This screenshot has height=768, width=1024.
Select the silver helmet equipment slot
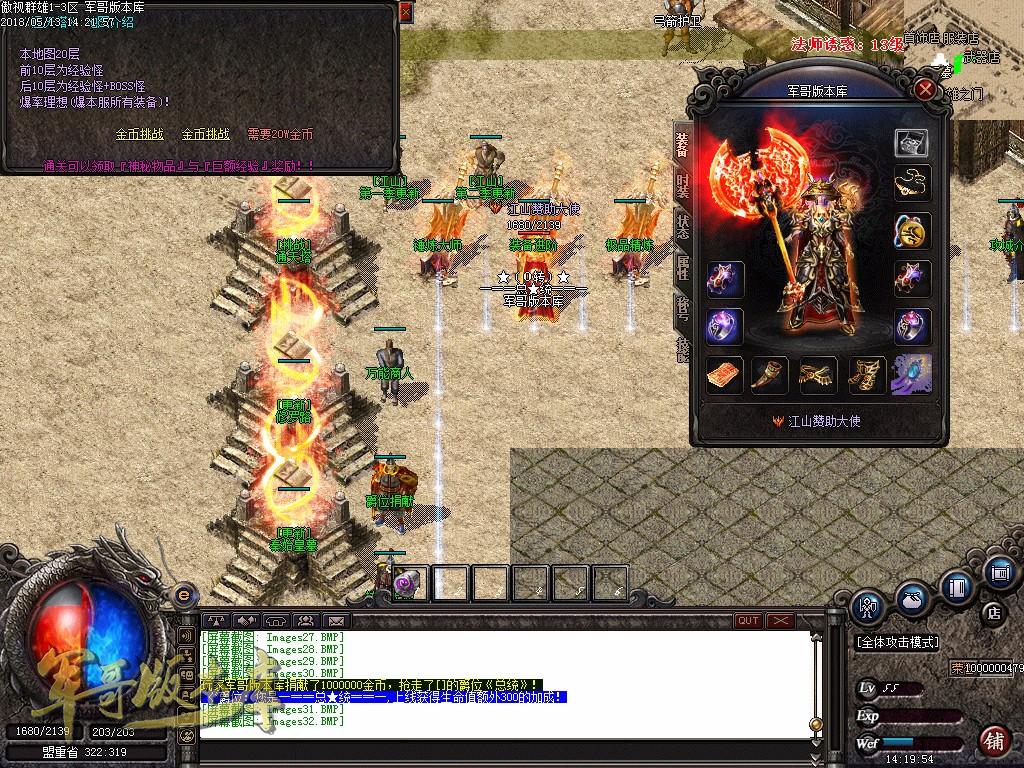pyautogui.click(x=911, y=142)
